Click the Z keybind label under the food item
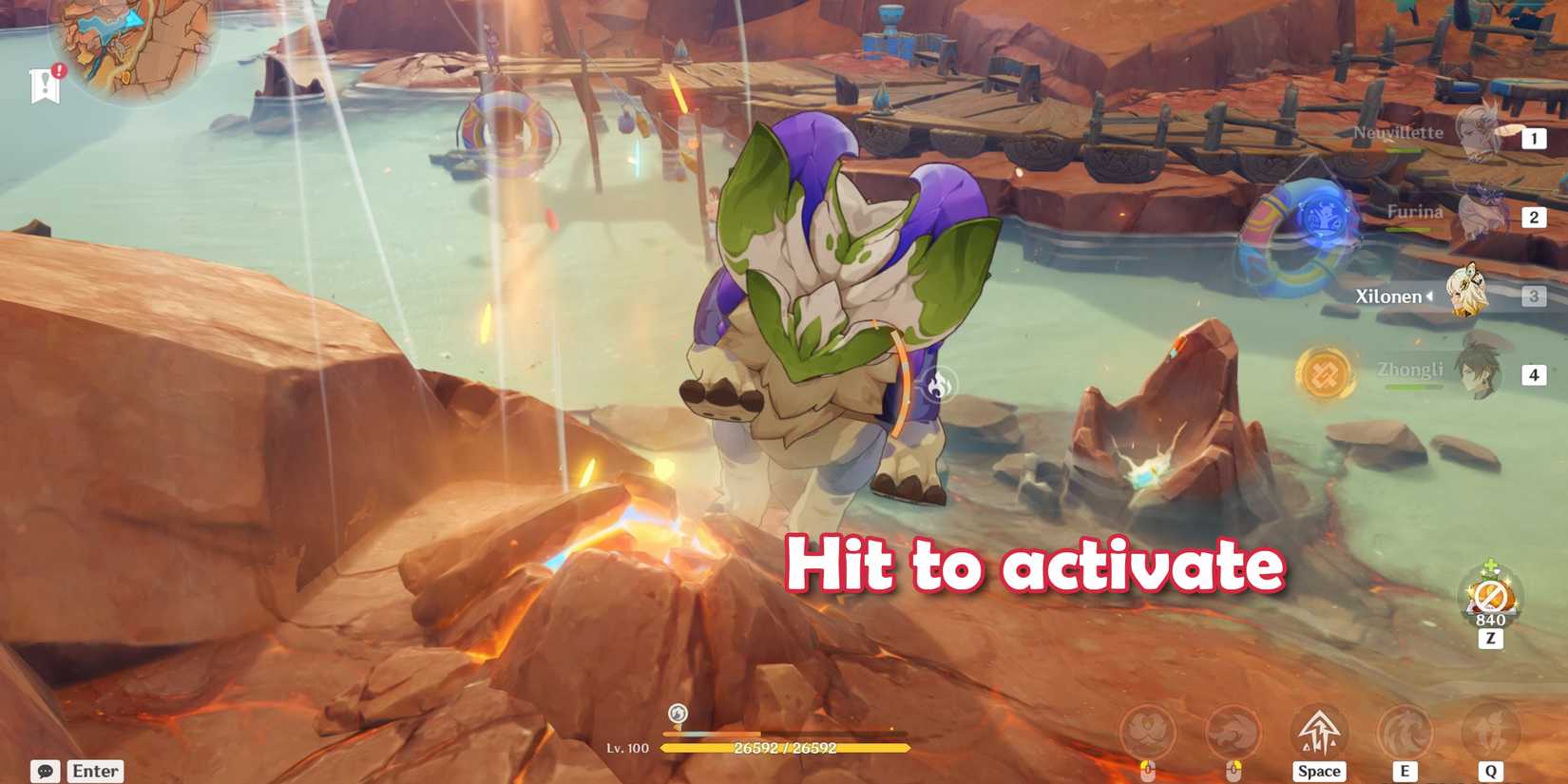Viewport: 1568px width, 784px height. [x=1490, y=639]
